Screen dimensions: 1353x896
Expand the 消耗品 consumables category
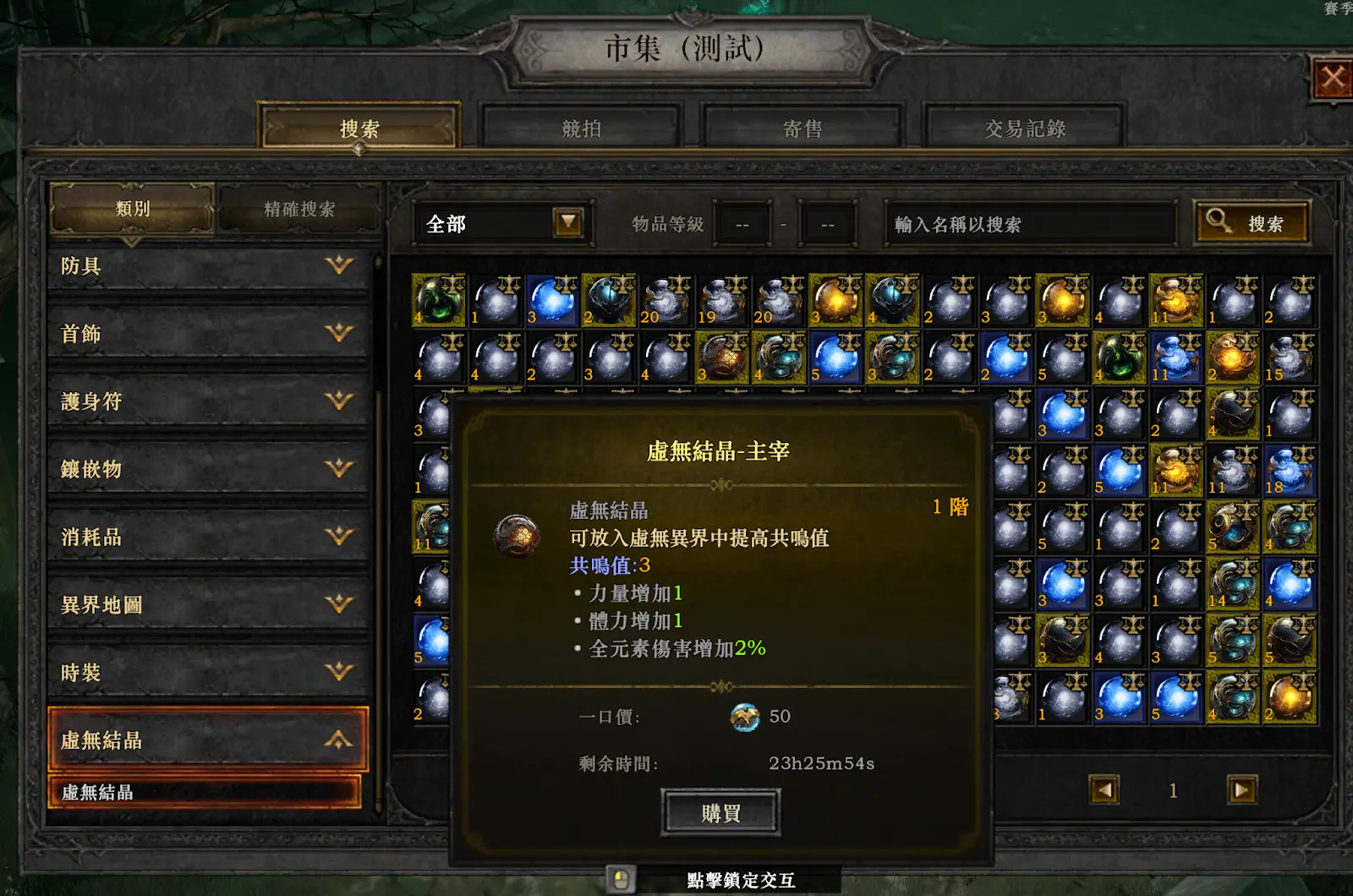pyautogui.click(x=208, y=537)
